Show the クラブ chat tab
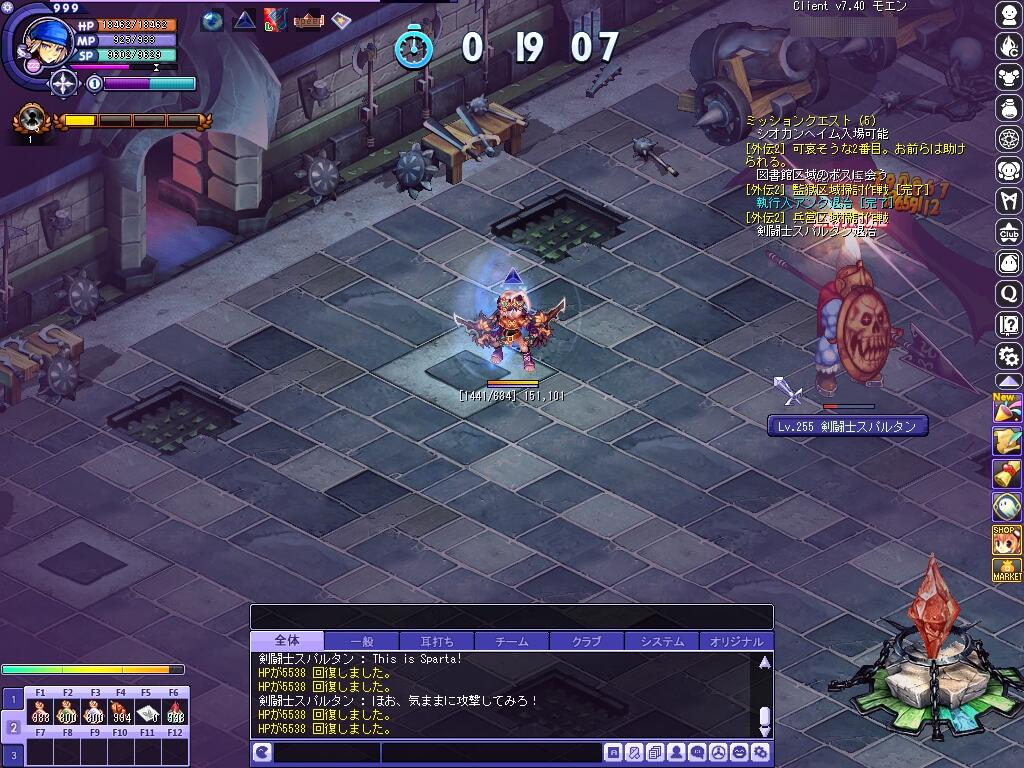 (586, 641)
